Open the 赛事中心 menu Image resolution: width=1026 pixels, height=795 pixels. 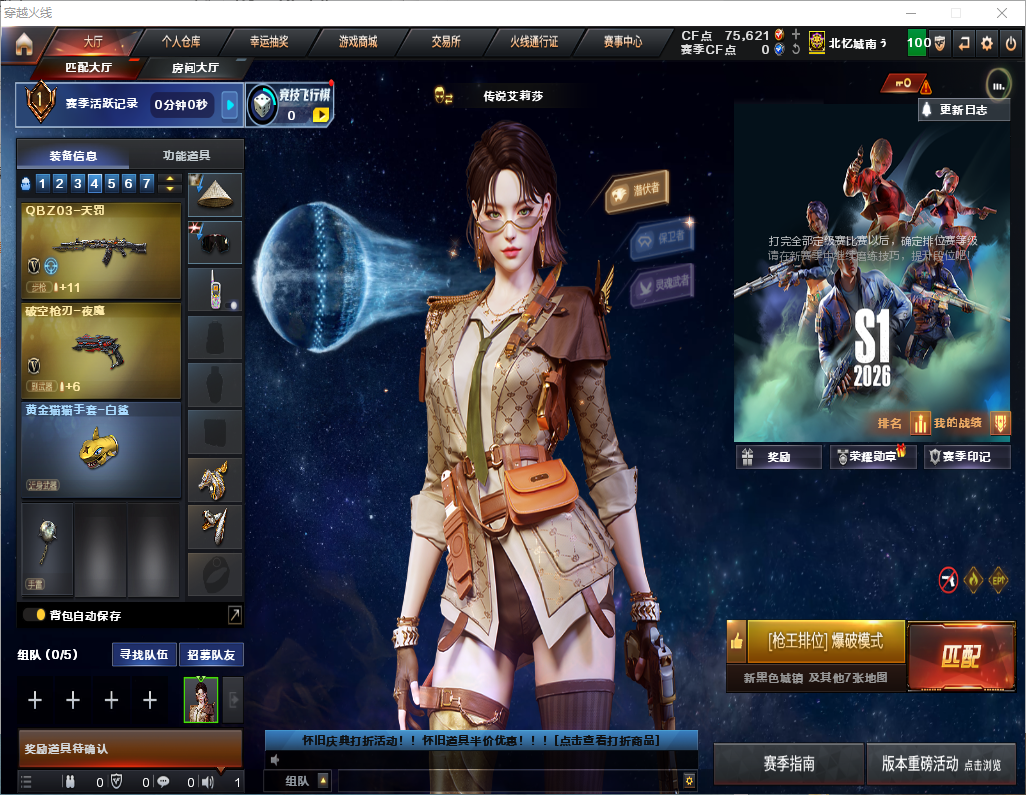(x=622, y=42)
